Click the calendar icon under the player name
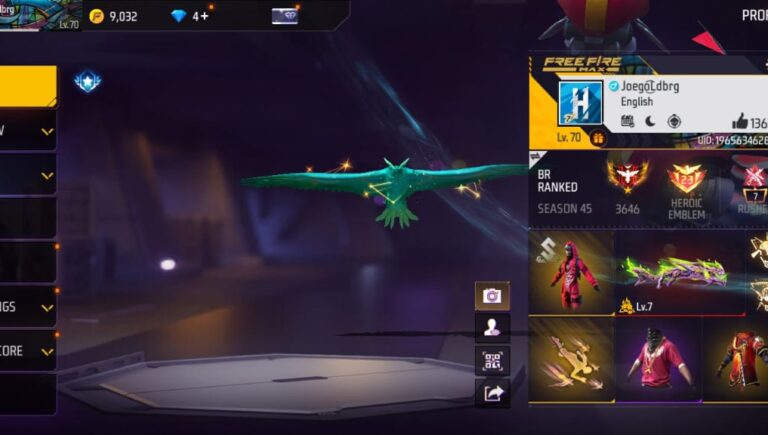The image size is (768, 435). click(627, 121)
